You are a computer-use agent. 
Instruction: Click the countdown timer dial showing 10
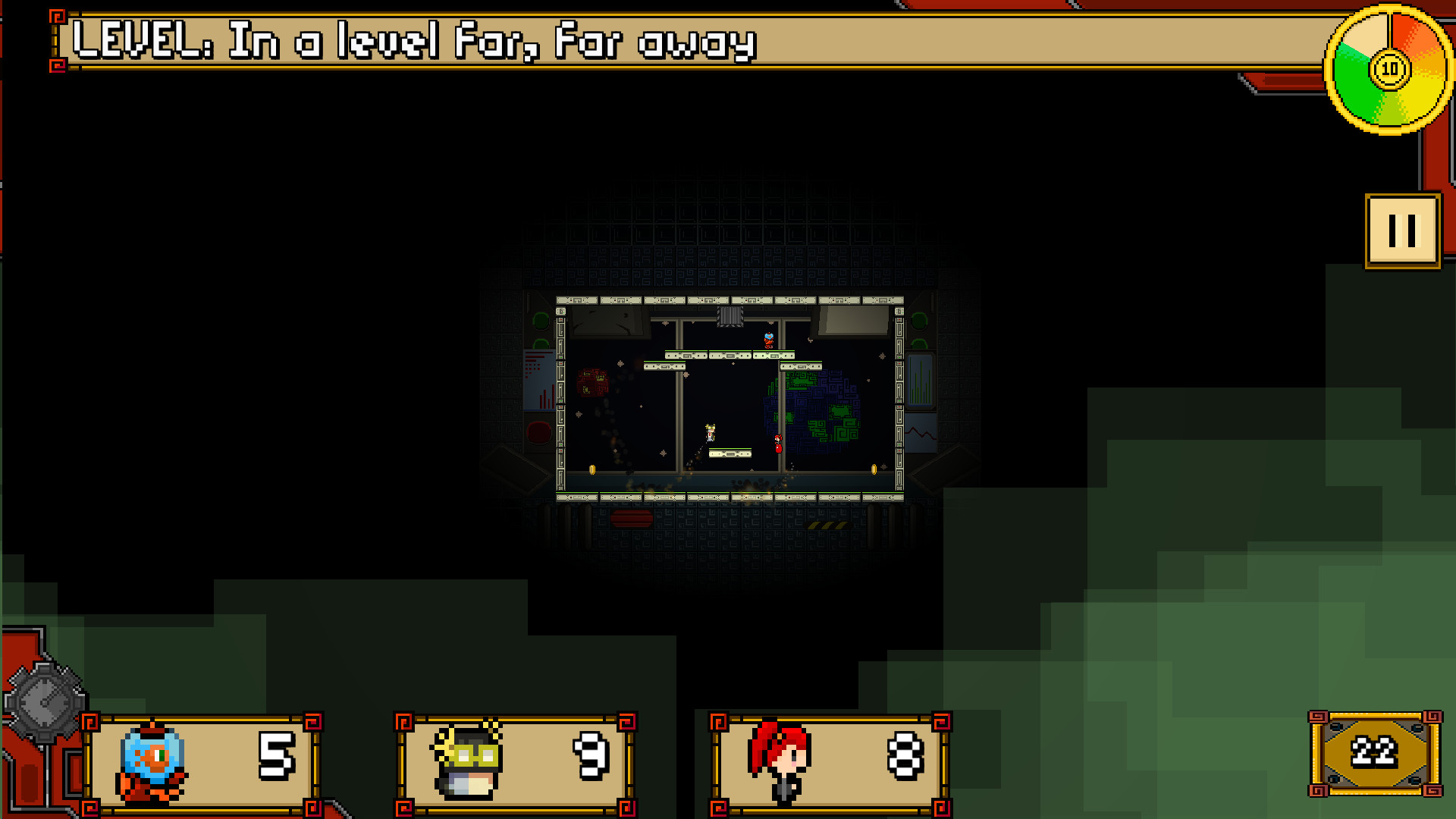point(1389,69)
